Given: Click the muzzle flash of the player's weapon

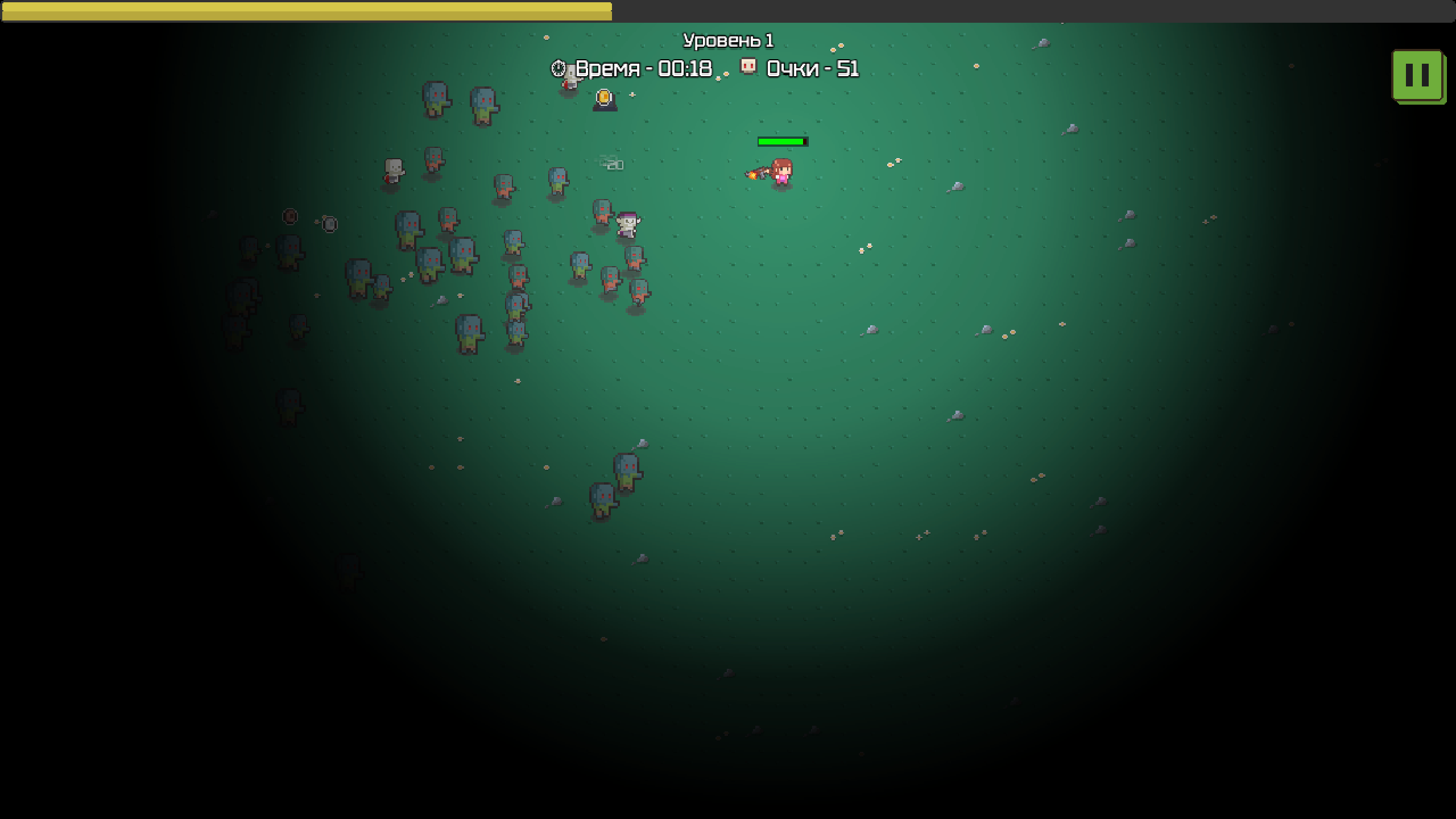Looking at the screenshot, I should point(754,176).
